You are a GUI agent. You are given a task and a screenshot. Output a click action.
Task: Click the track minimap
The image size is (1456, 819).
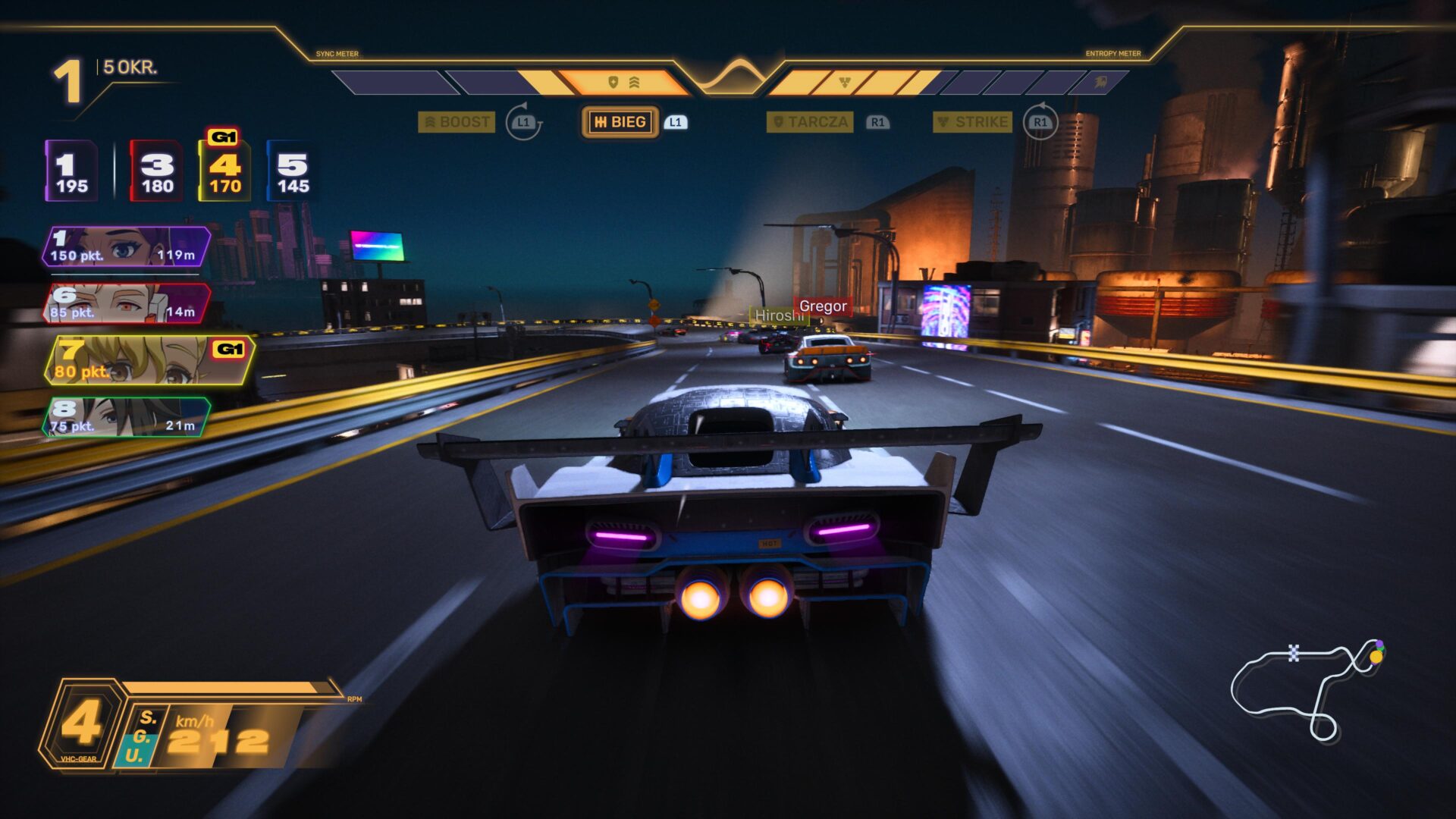1306,688
